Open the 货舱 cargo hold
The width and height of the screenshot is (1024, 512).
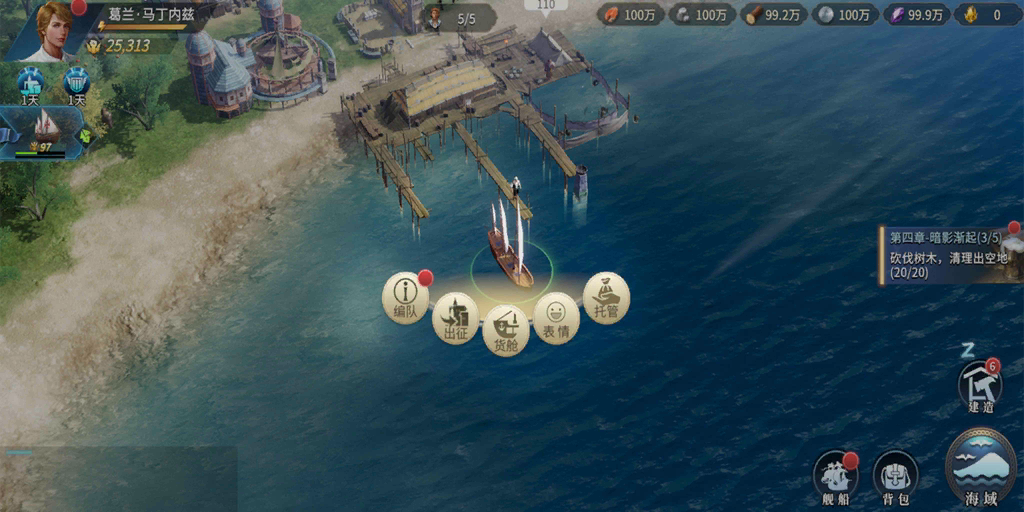pyautogui.click(x=506, y=331)
